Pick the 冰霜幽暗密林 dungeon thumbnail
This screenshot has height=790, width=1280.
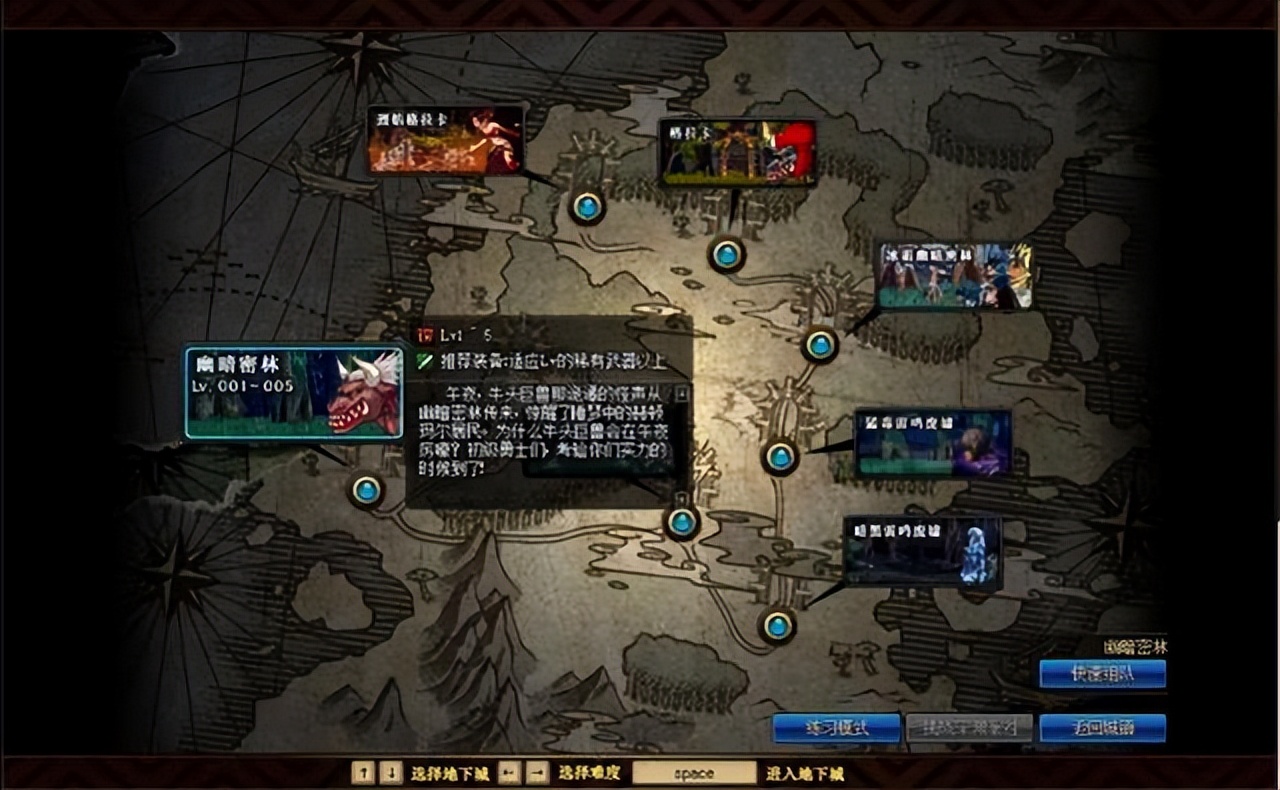click(954, 275)
